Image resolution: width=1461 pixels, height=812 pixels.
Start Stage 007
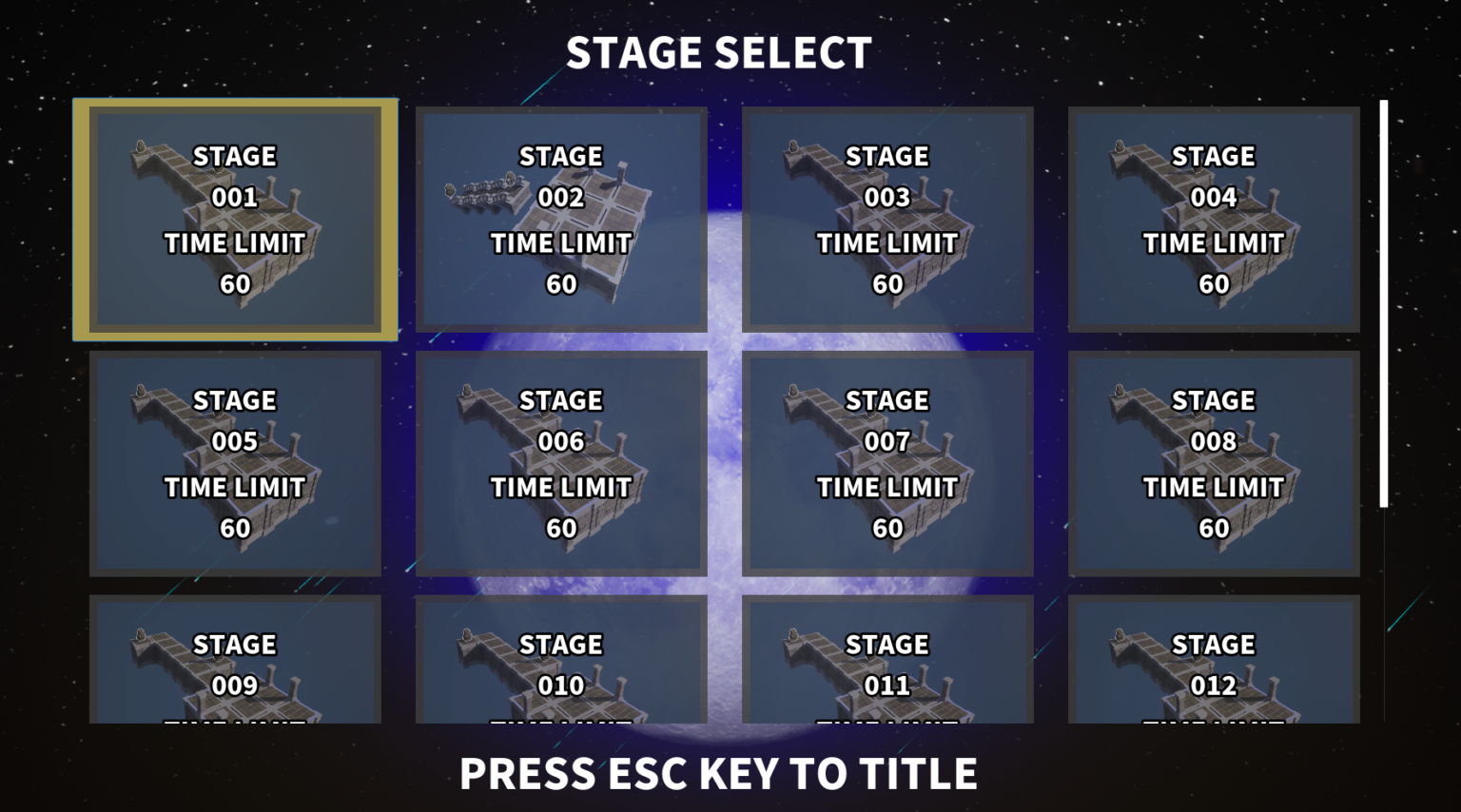pos(887,464)
